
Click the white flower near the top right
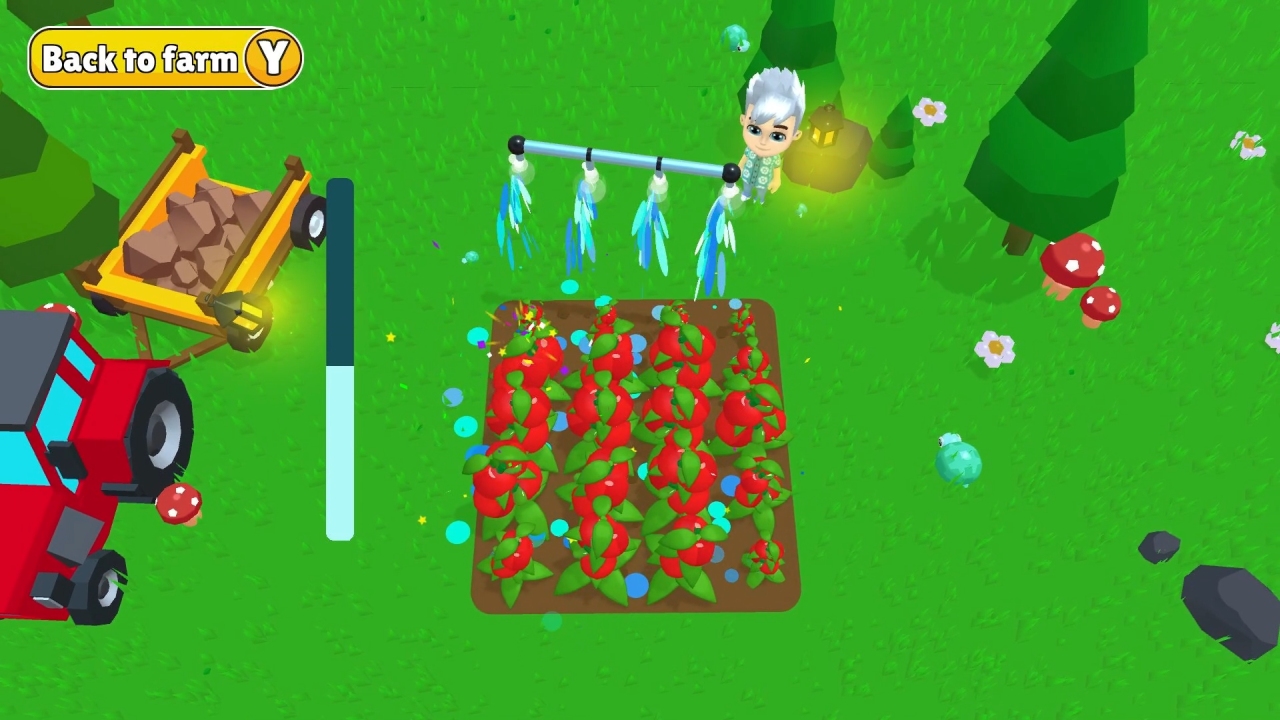[928, 108]
